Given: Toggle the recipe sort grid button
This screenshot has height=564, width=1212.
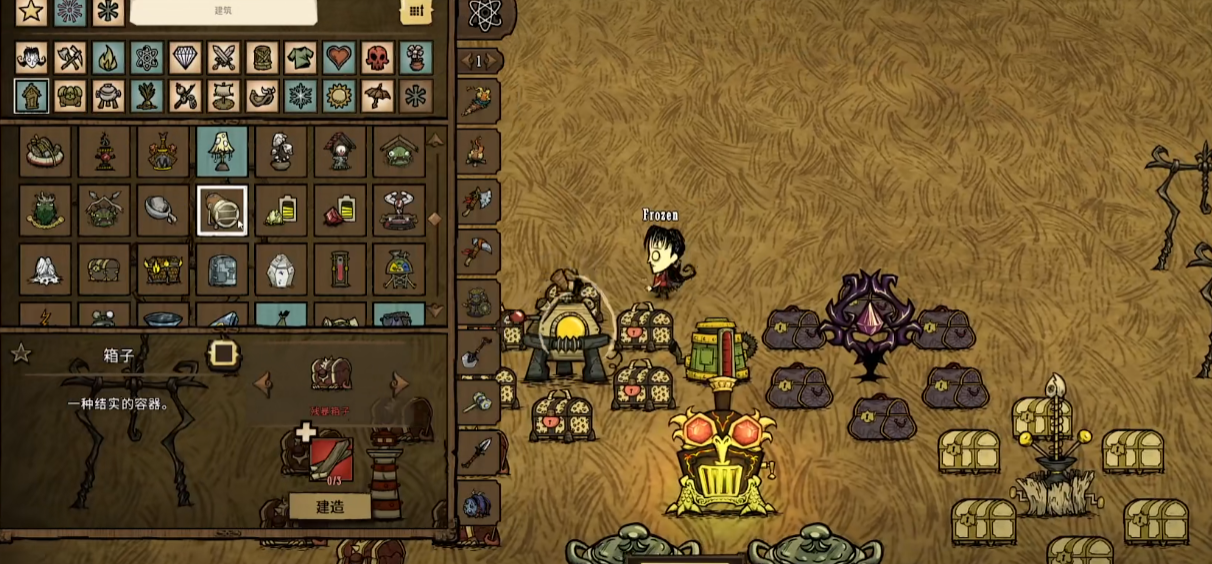Looking at the screenshot, I should pos(416,11).
